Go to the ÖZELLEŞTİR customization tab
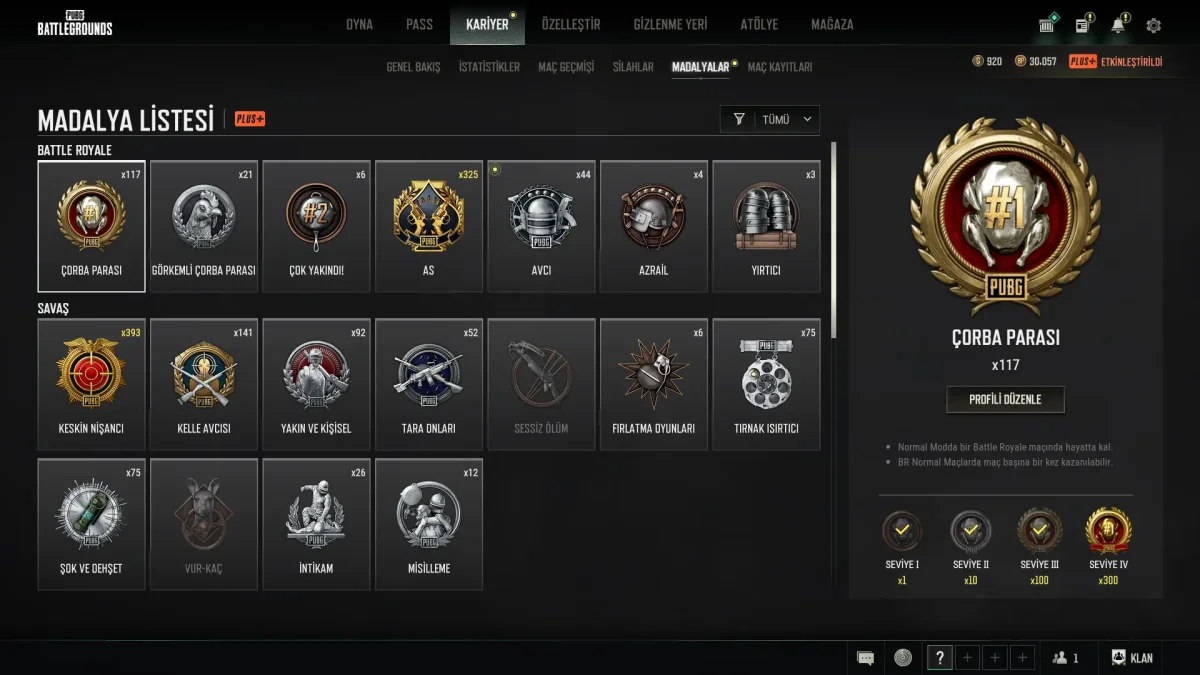This screenshot has width=1200, height=675. [x=570, y=24]
